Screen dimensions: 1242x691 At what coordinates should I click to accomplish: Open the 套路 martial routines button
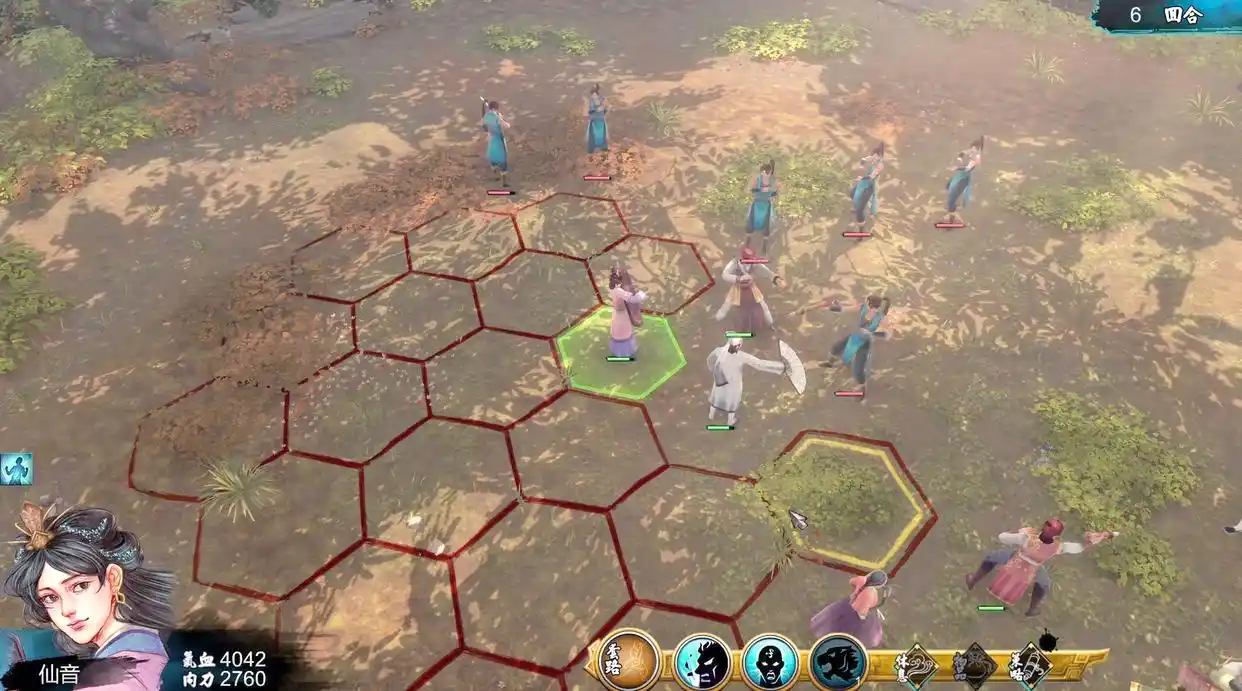[629, 660]
